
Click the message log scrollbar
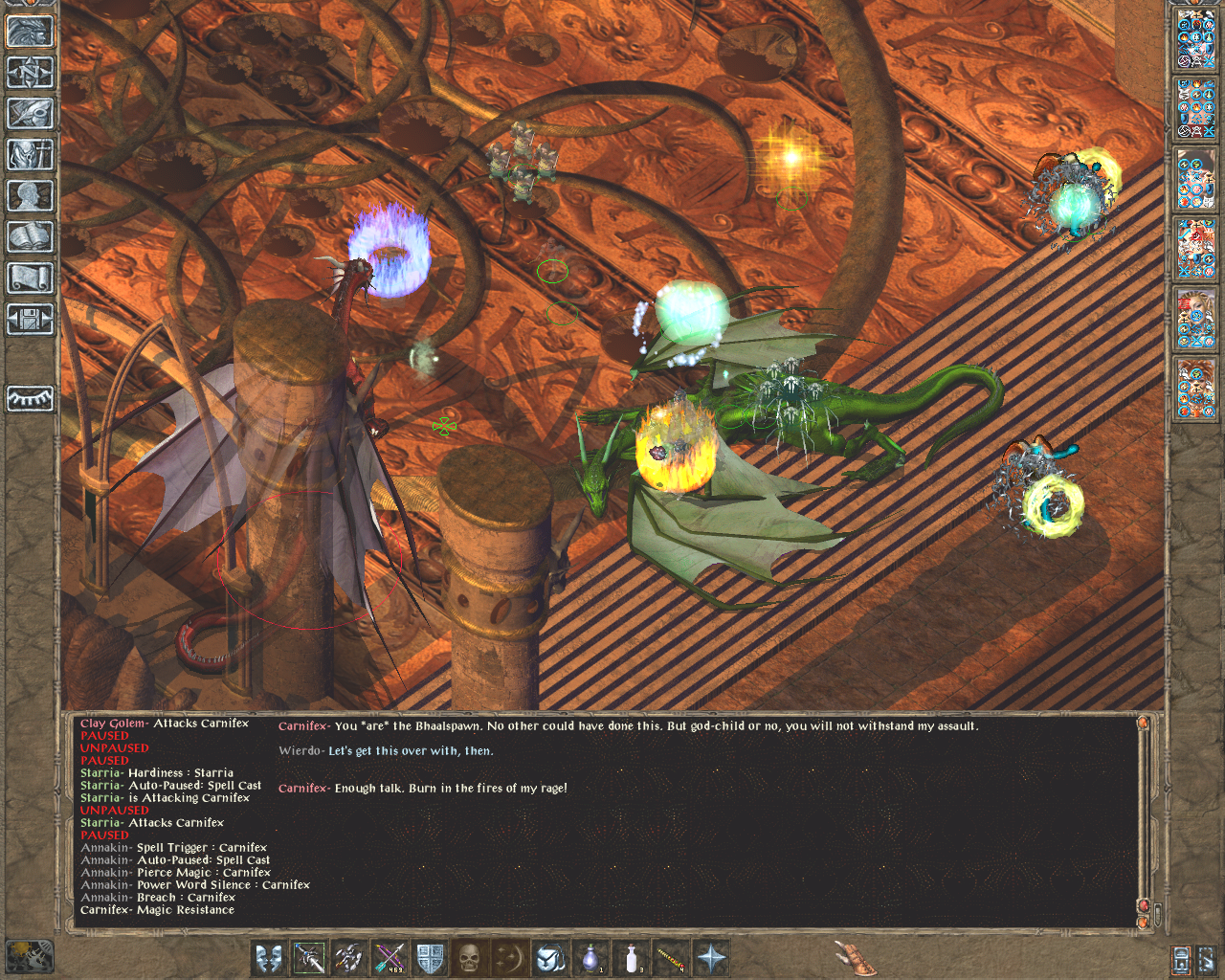[1143, 813]
